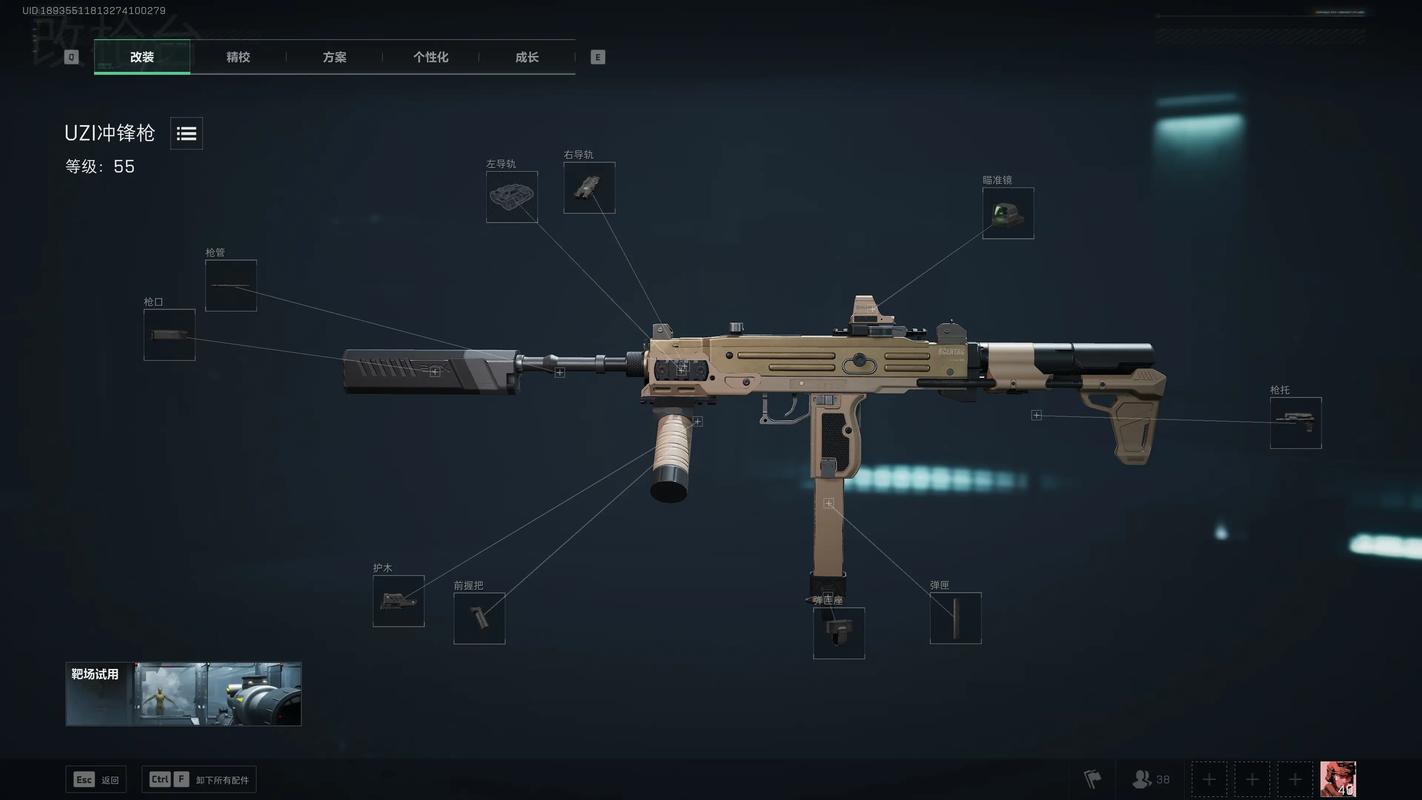Click 卸下所有配件 to remove all attachments

tap(199, 780)
